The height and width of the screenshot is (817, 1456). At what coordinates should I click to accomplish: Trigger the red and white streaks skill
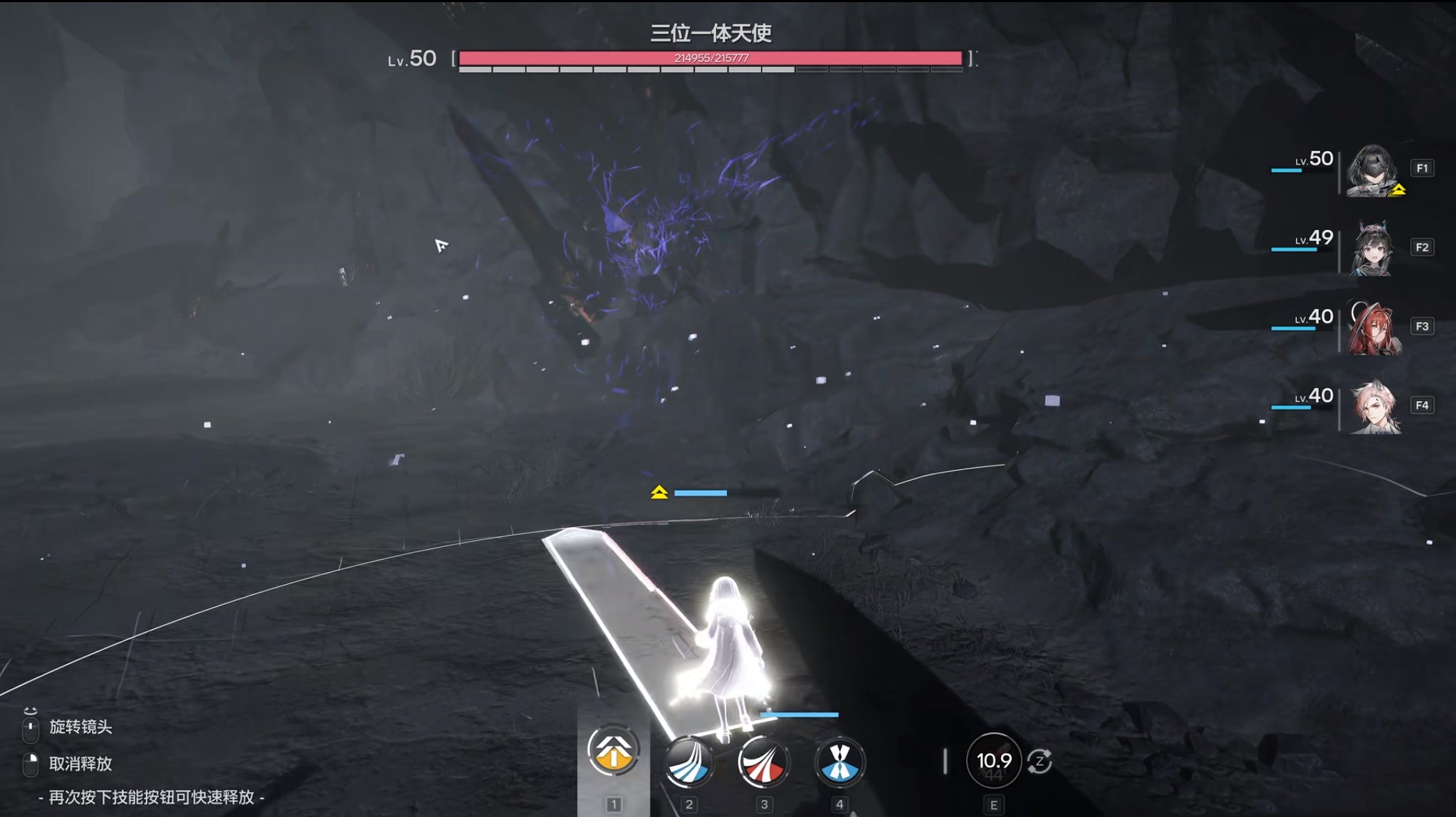click(x=763, y=762)
